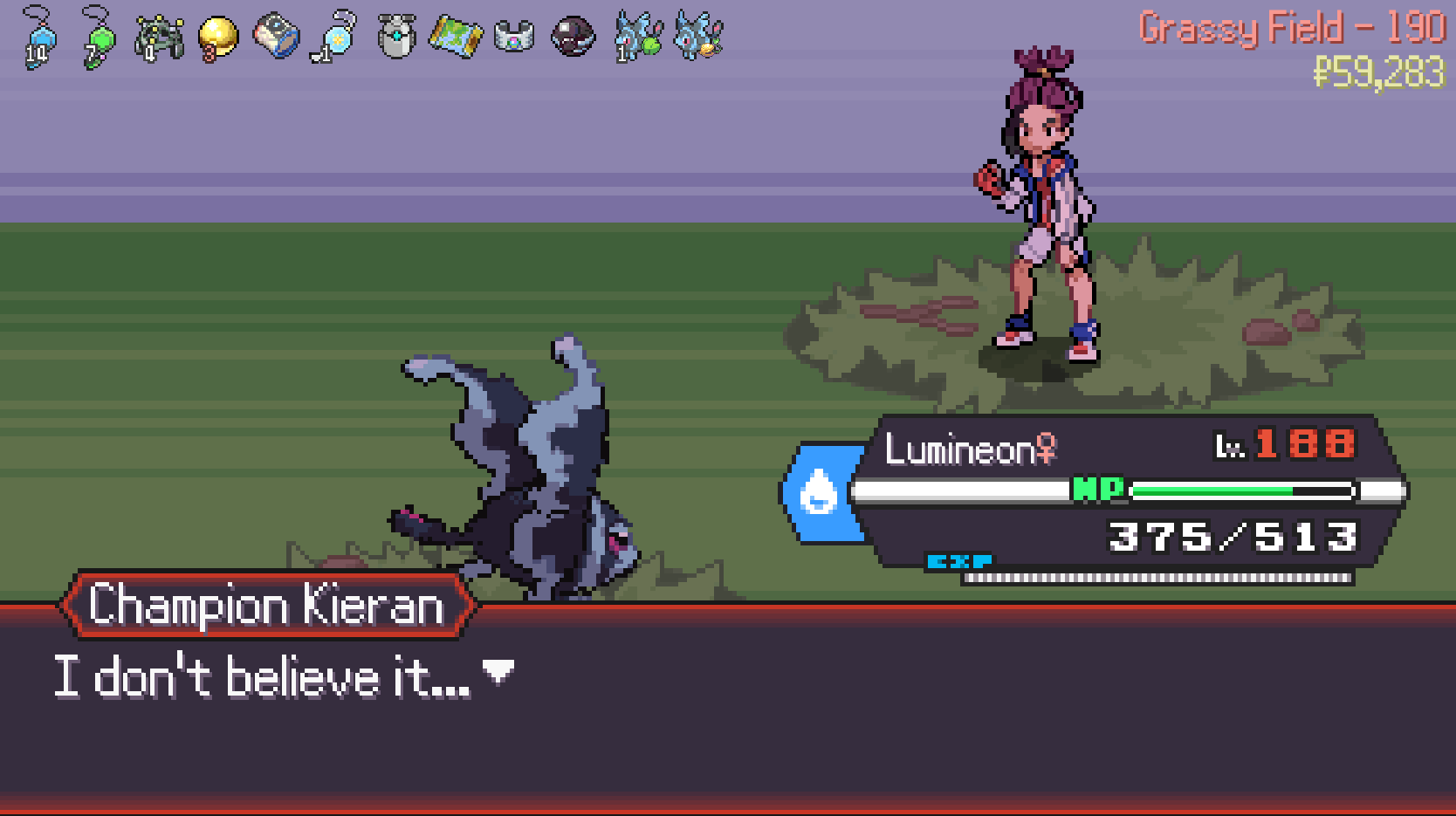Open the map scroll item icon
Screen dimensions: 1456x816
pyautogui.click(x=456, y=38)
